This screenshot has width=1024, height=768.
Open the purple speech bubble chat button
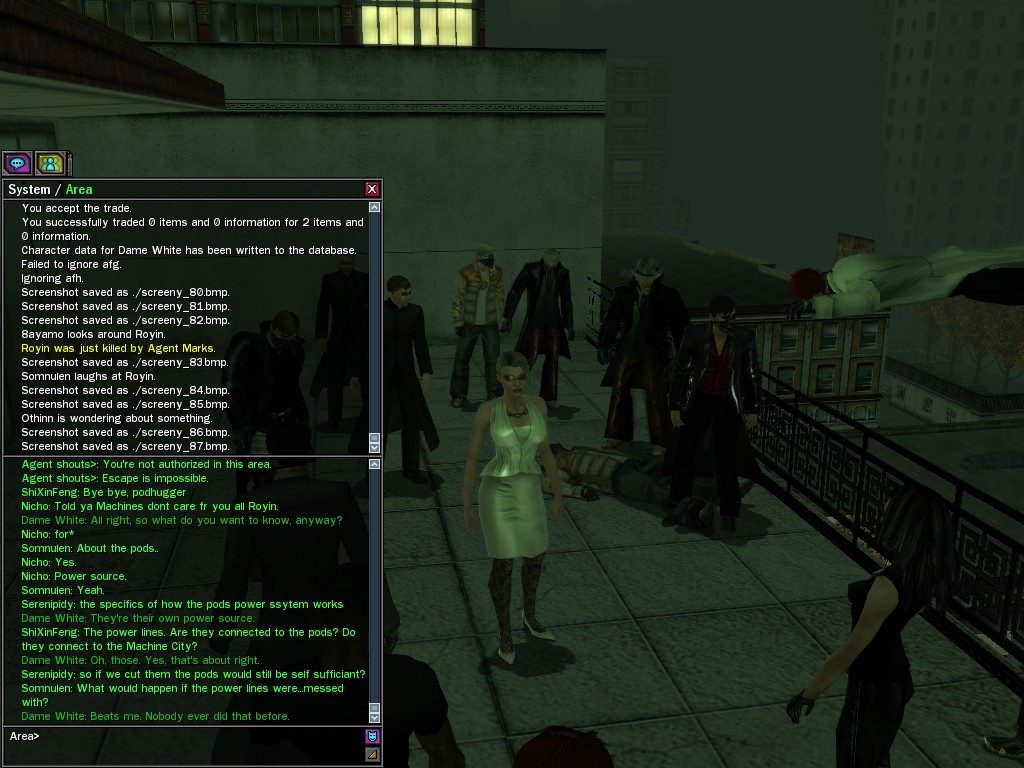(17, 163)
